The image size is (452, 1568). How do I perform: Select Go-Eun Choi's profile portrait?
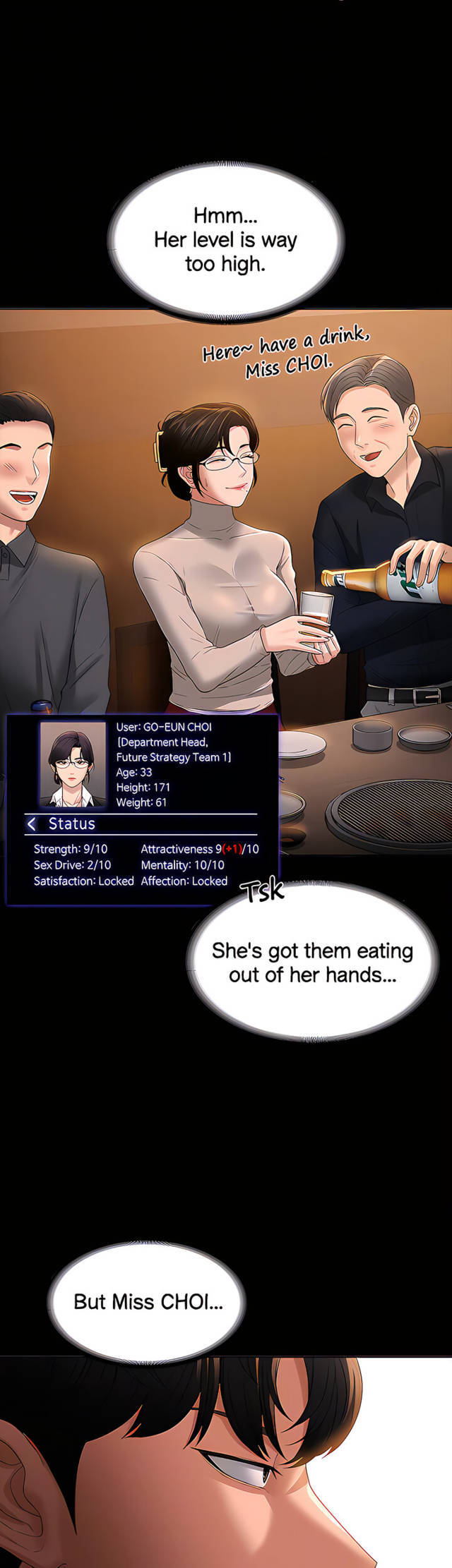point(73,764)
